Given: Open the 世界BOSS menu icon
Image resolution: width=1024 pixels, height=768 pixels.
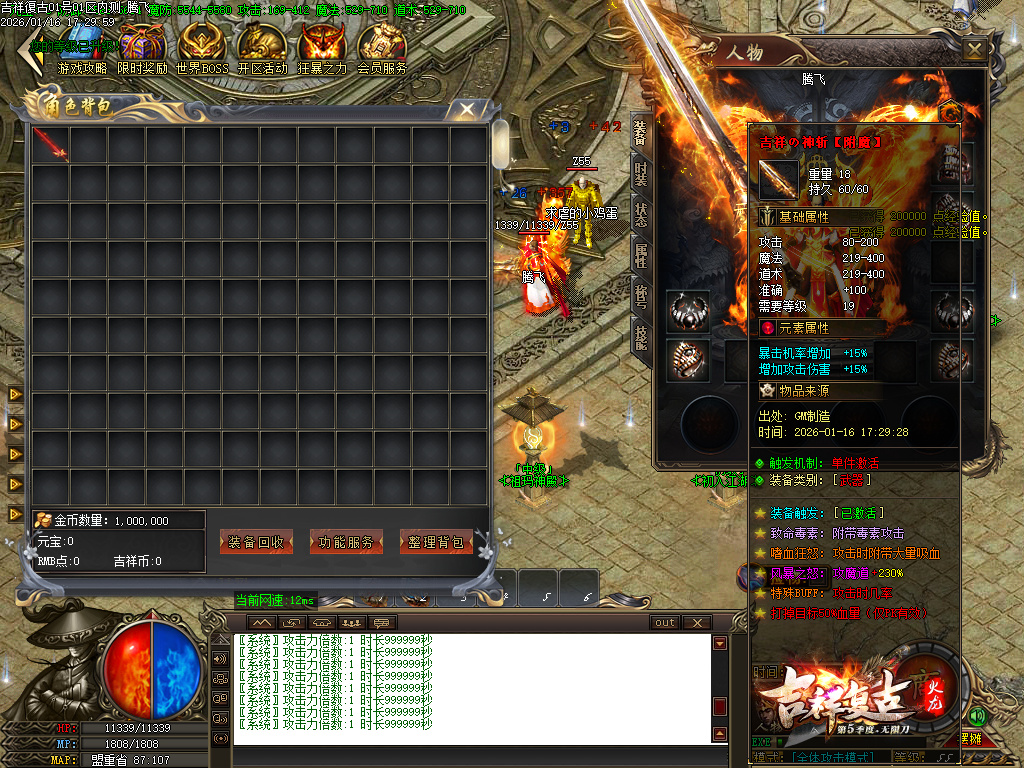Looking at the screenshot, I should 201,47.
